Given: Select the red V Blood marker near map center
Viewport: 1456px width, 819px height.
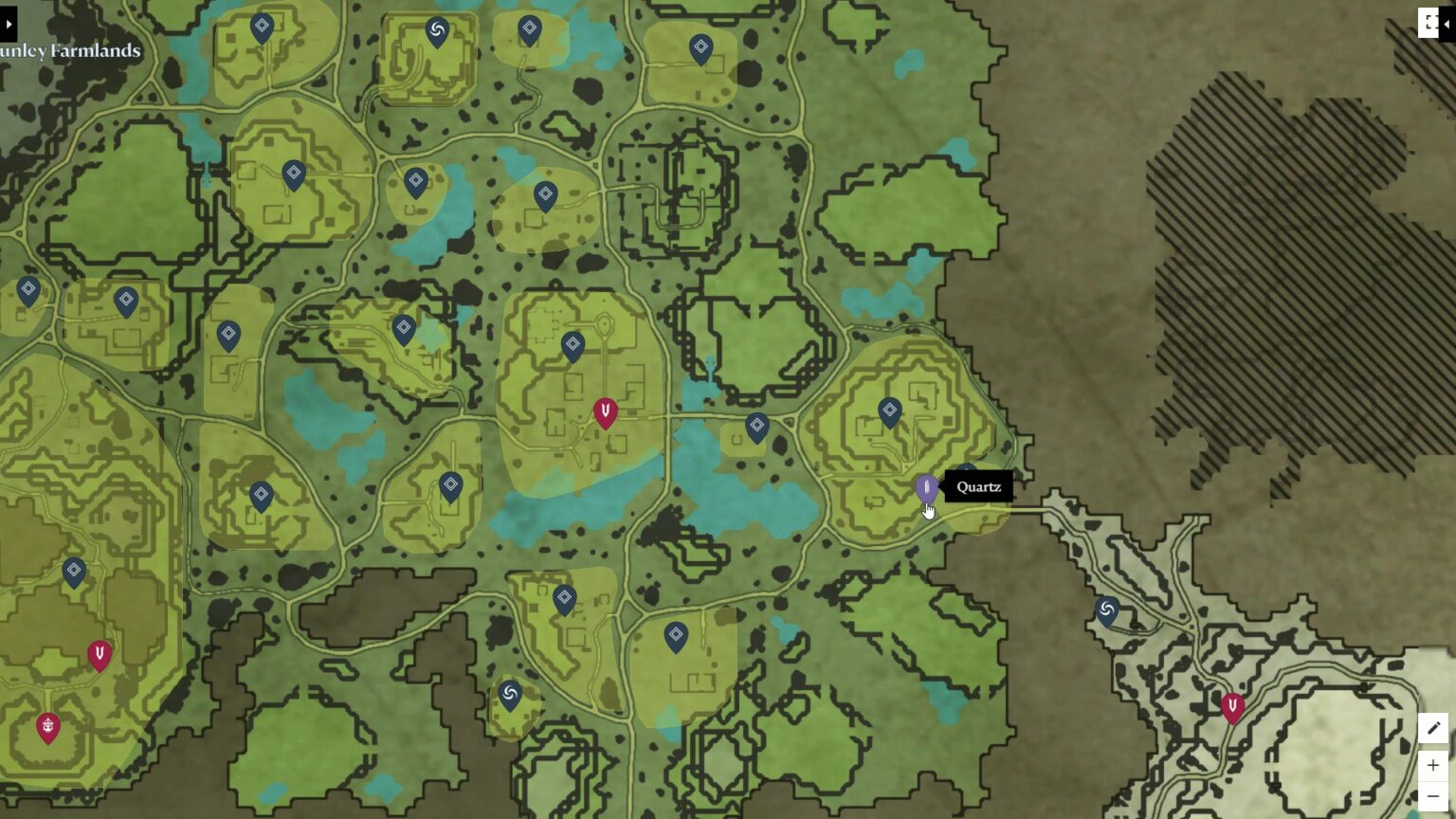Looking at the screenshot, I should pos(605,410).
